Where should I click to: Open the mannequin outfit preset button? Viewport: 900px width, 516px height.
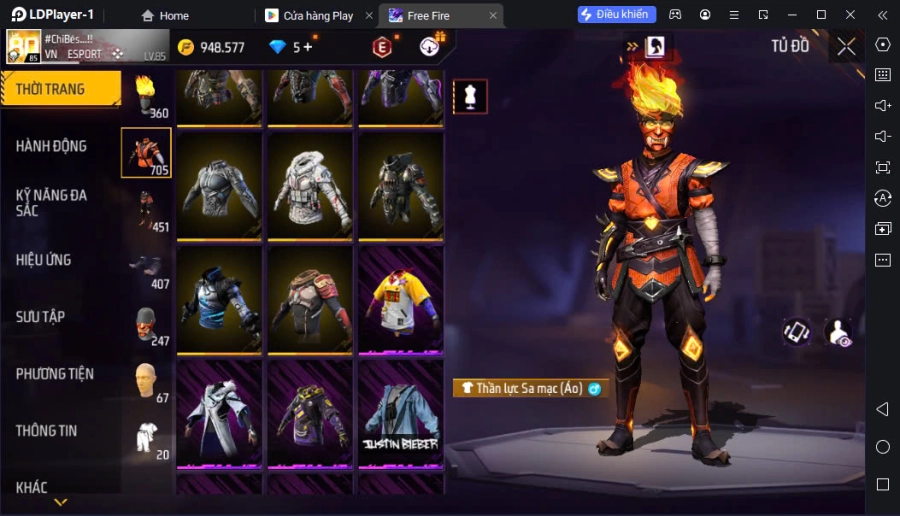pyautogui.click(x=470, y=96)
